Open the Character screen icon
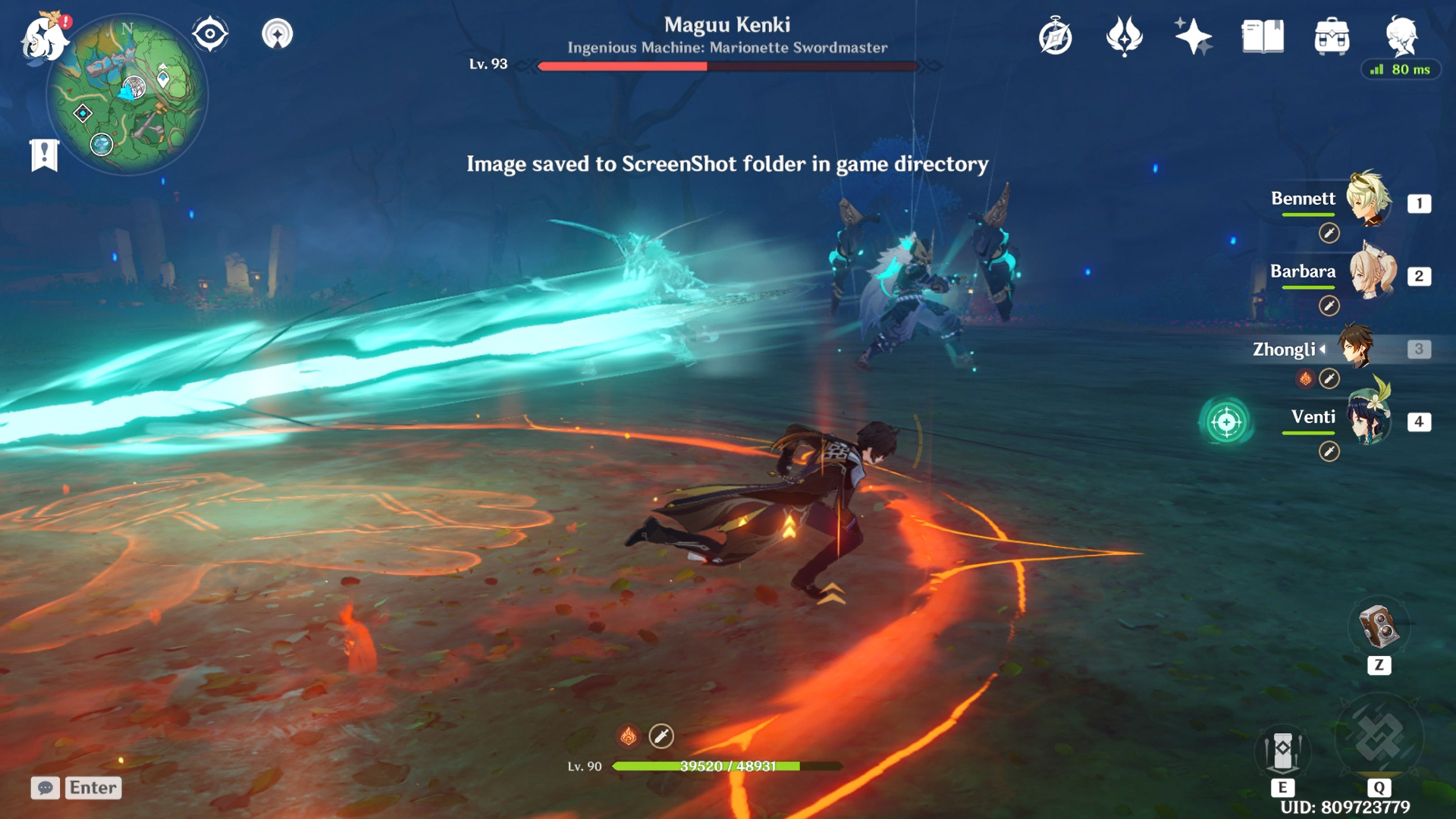Image resolution: width=1456 pixels, height=819 pixels. pos(1404,34)
